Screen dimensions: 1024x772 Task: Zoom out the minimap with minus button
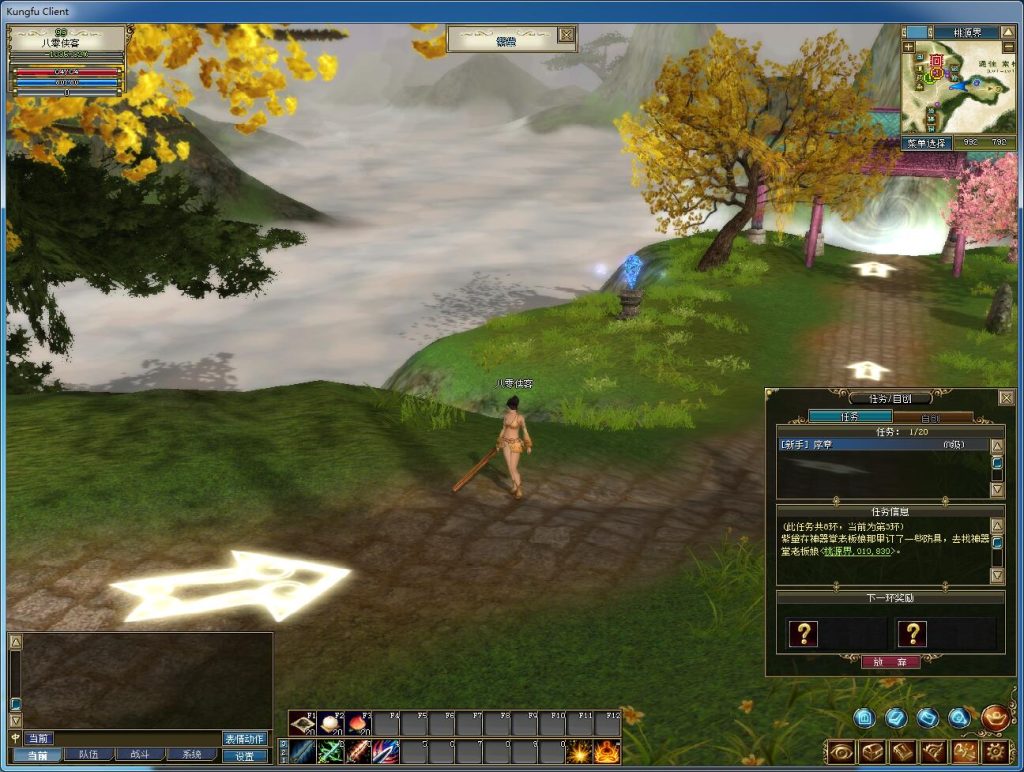(1010, 47)
